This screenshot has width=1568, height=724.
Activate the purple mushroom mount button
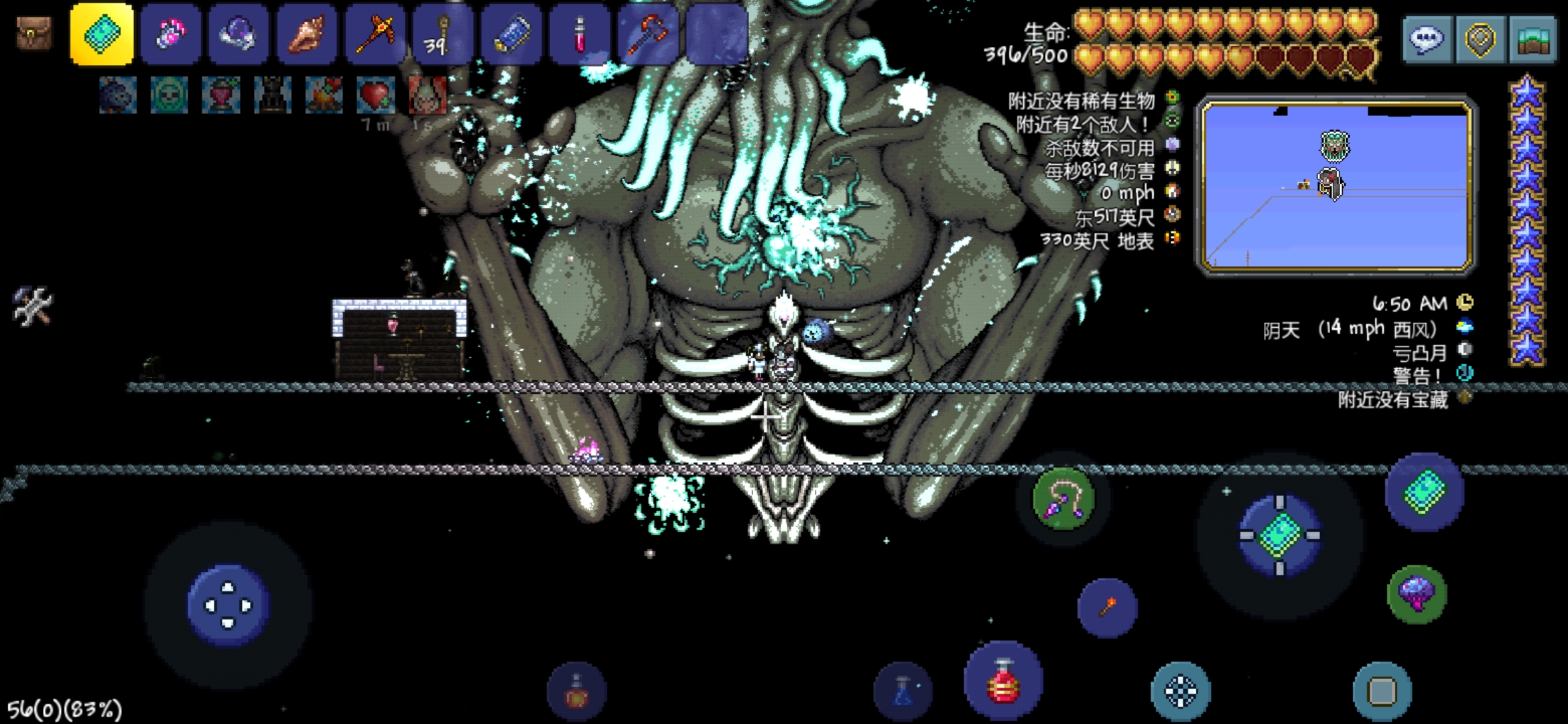1417,595
